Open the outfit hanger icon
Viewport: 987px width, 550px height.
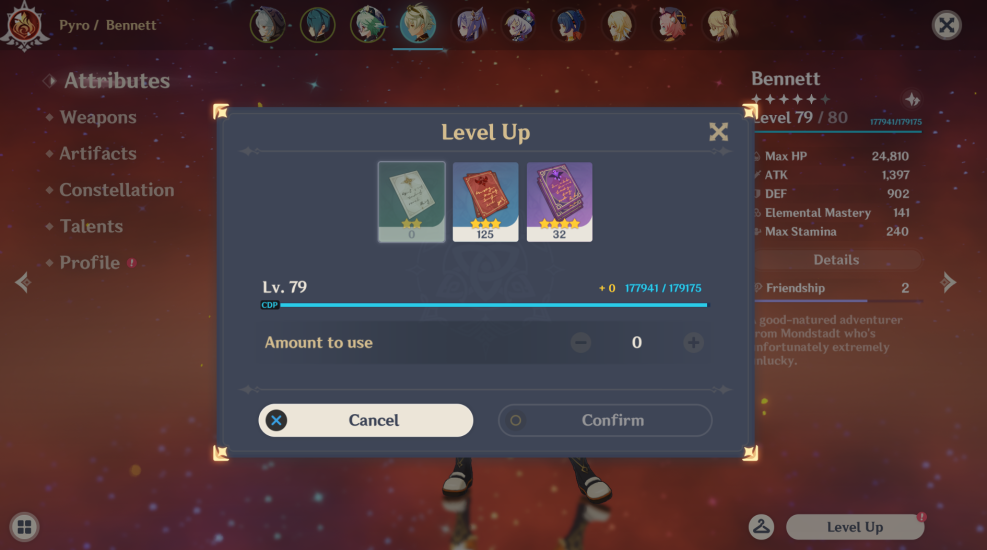coord(762,527)
